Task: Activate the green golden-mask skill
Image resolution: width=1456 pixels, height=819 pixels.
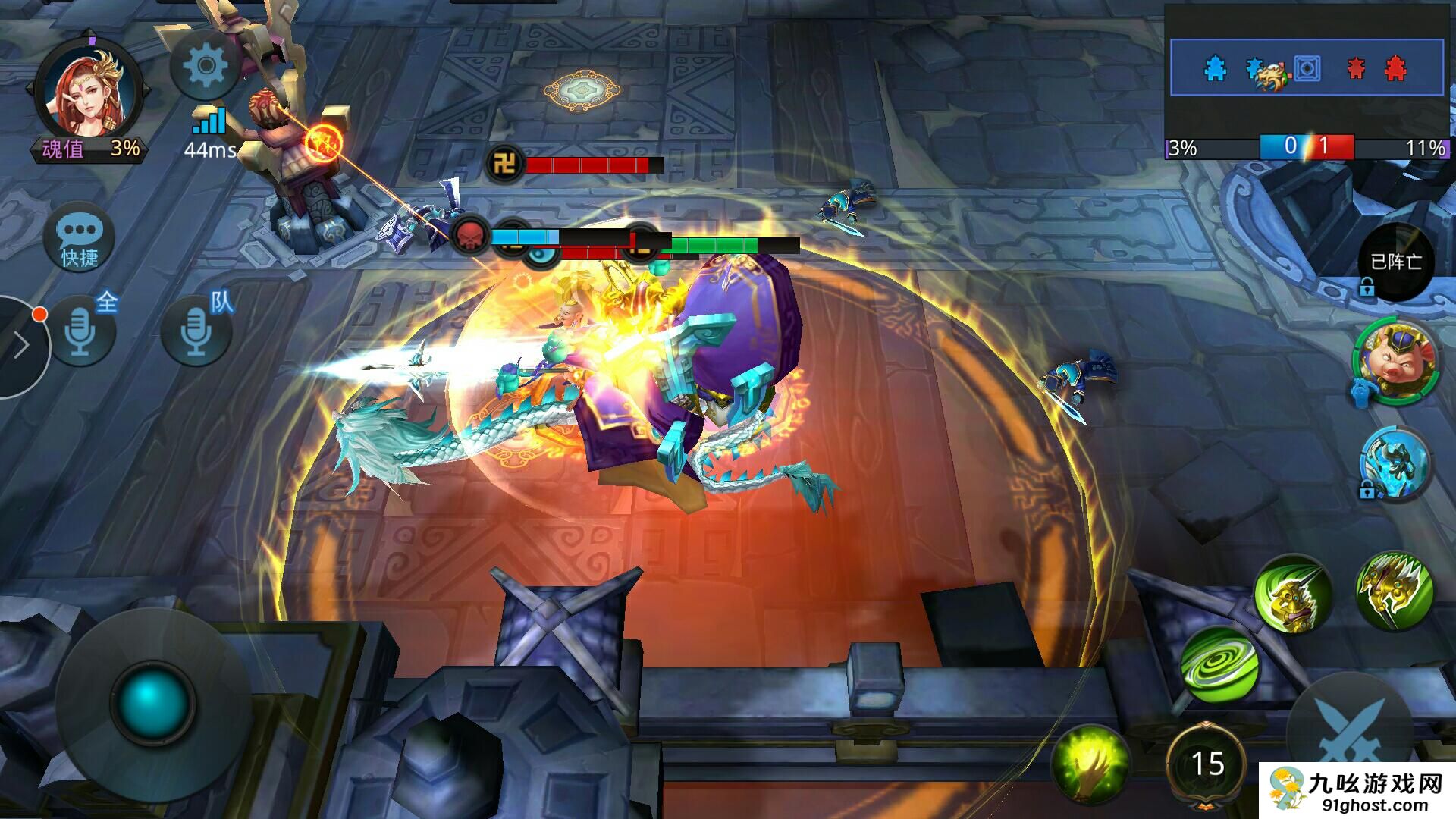Action: tap(1292, 595)
